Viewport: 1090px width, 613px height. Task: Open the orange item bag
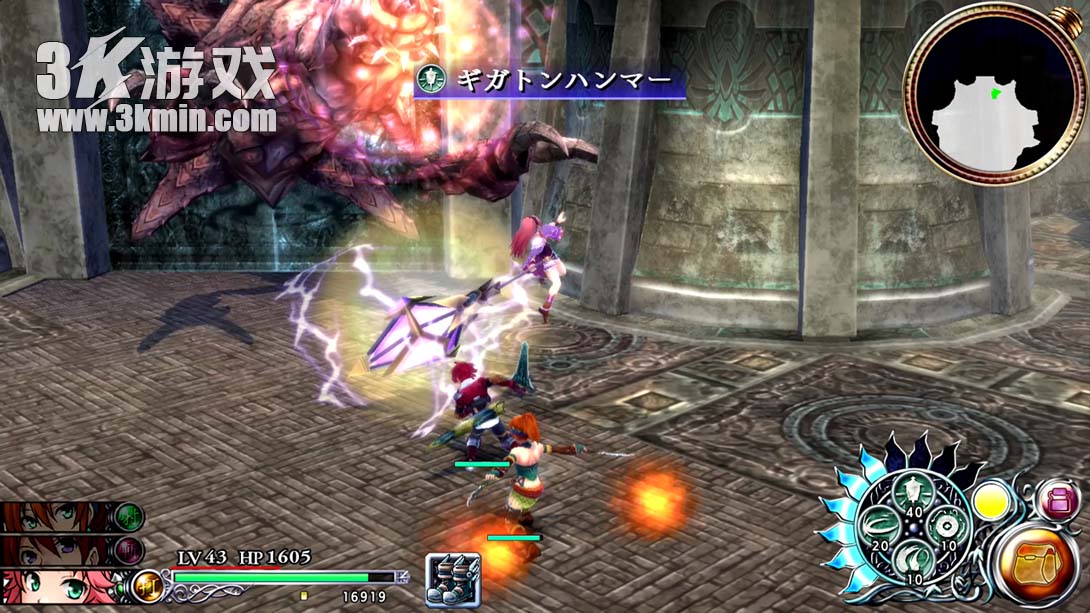[1036, 565]
